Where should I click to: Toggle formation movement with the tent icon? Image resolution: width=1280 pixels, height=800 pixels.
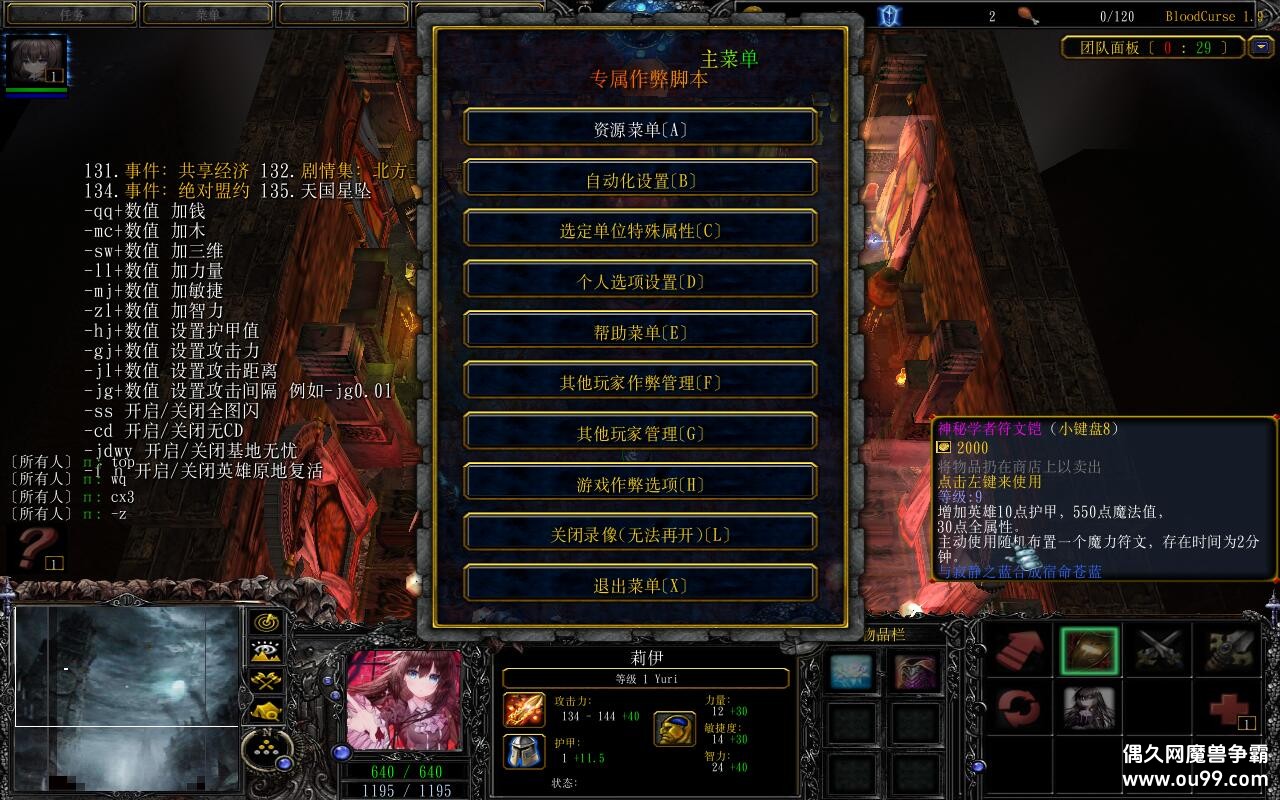point(264,710)
